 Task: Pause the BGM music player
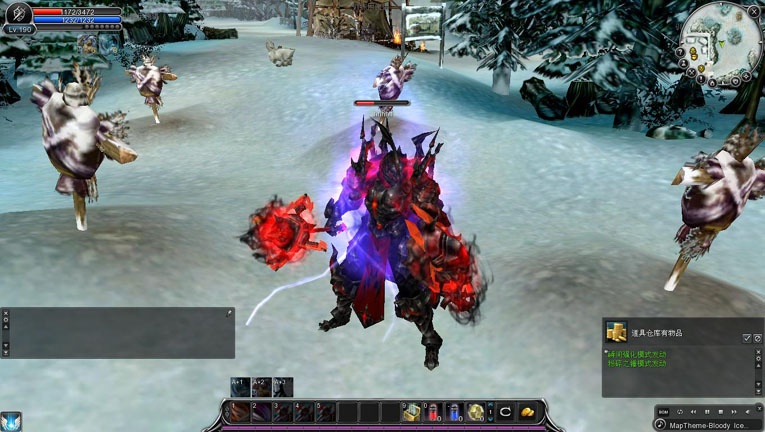(707, 412)
